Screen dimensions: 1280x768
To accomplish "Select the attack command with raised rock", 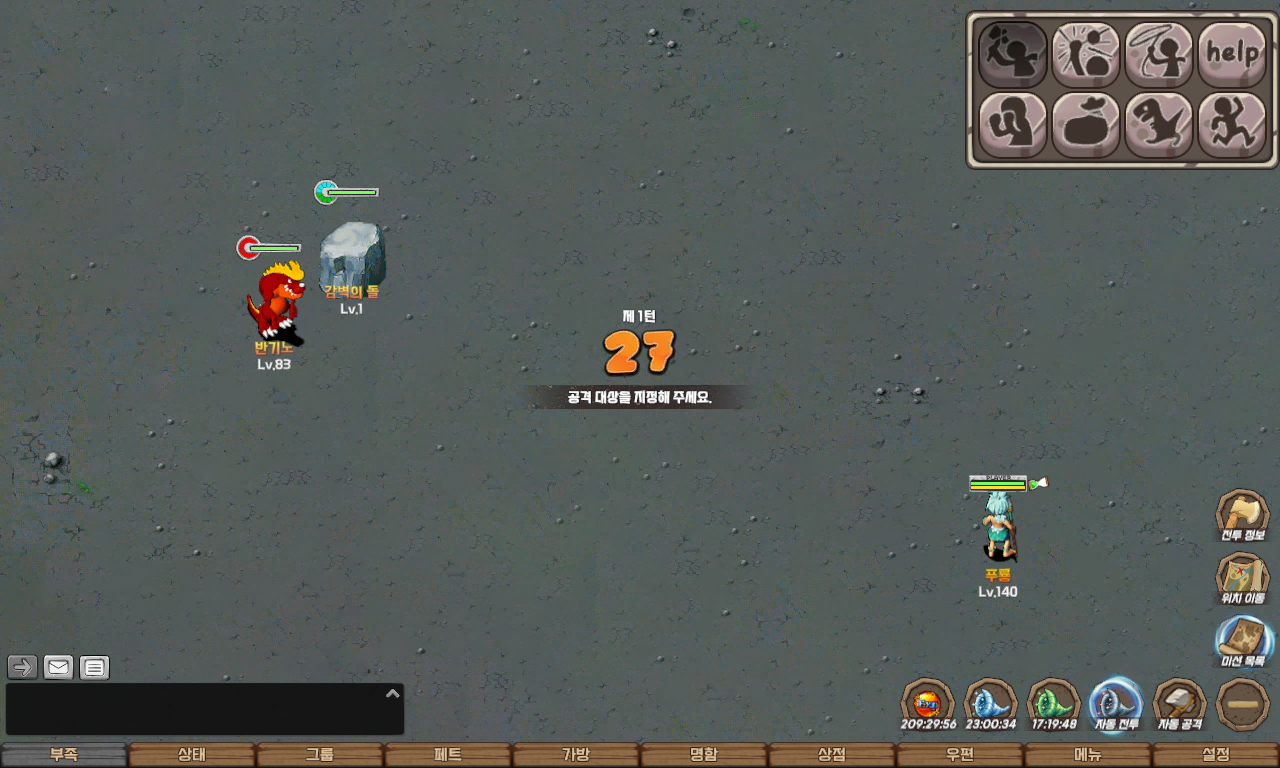I will coord(1012,54).
